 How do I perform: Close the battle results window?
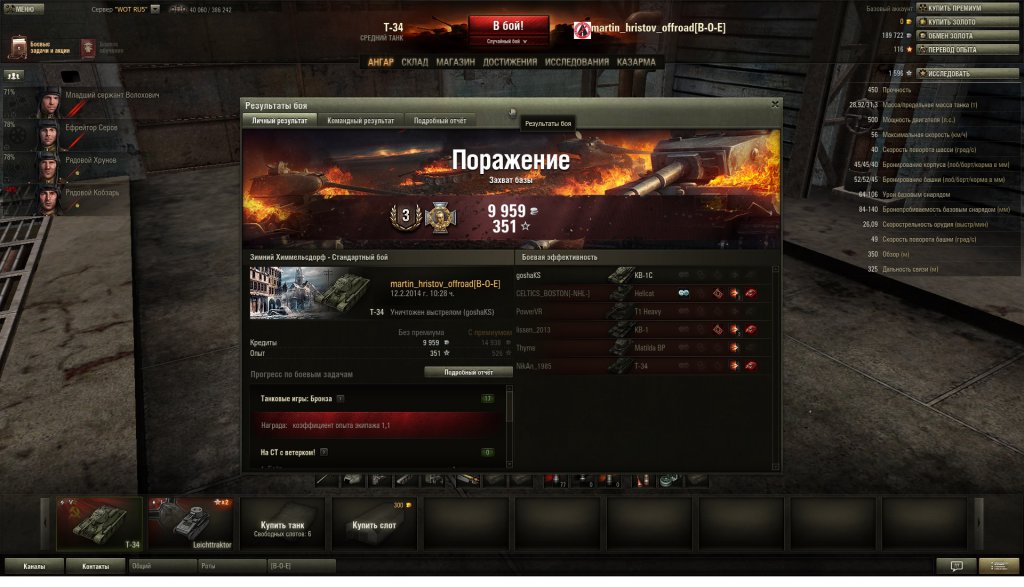click(x=775, y=104)
